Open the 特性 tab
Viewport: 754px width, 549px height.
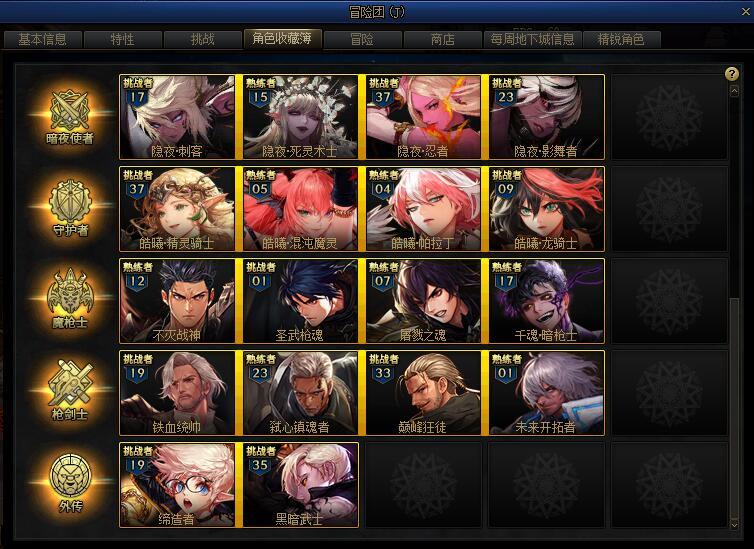pos(122,40)
